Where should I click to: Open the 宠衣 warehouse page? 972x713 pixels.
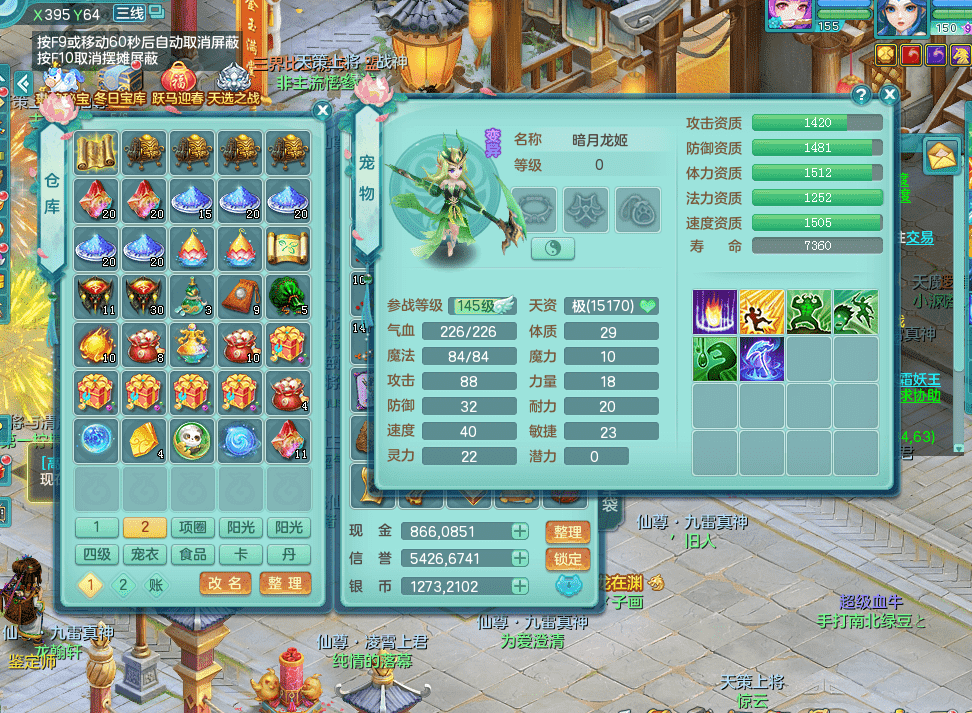click(x=145, y=555)
